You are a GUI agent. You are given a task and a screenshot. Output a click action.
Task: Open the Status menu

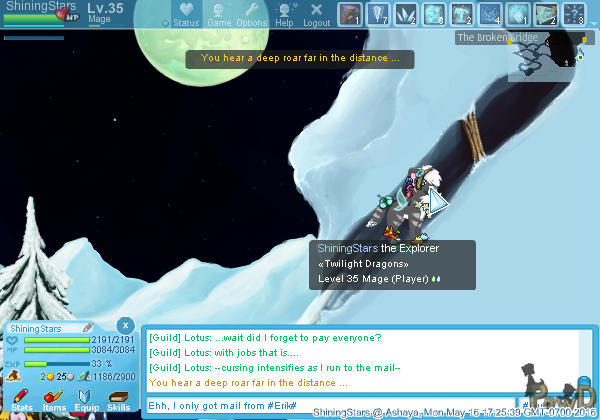click(x=185, y=14)
